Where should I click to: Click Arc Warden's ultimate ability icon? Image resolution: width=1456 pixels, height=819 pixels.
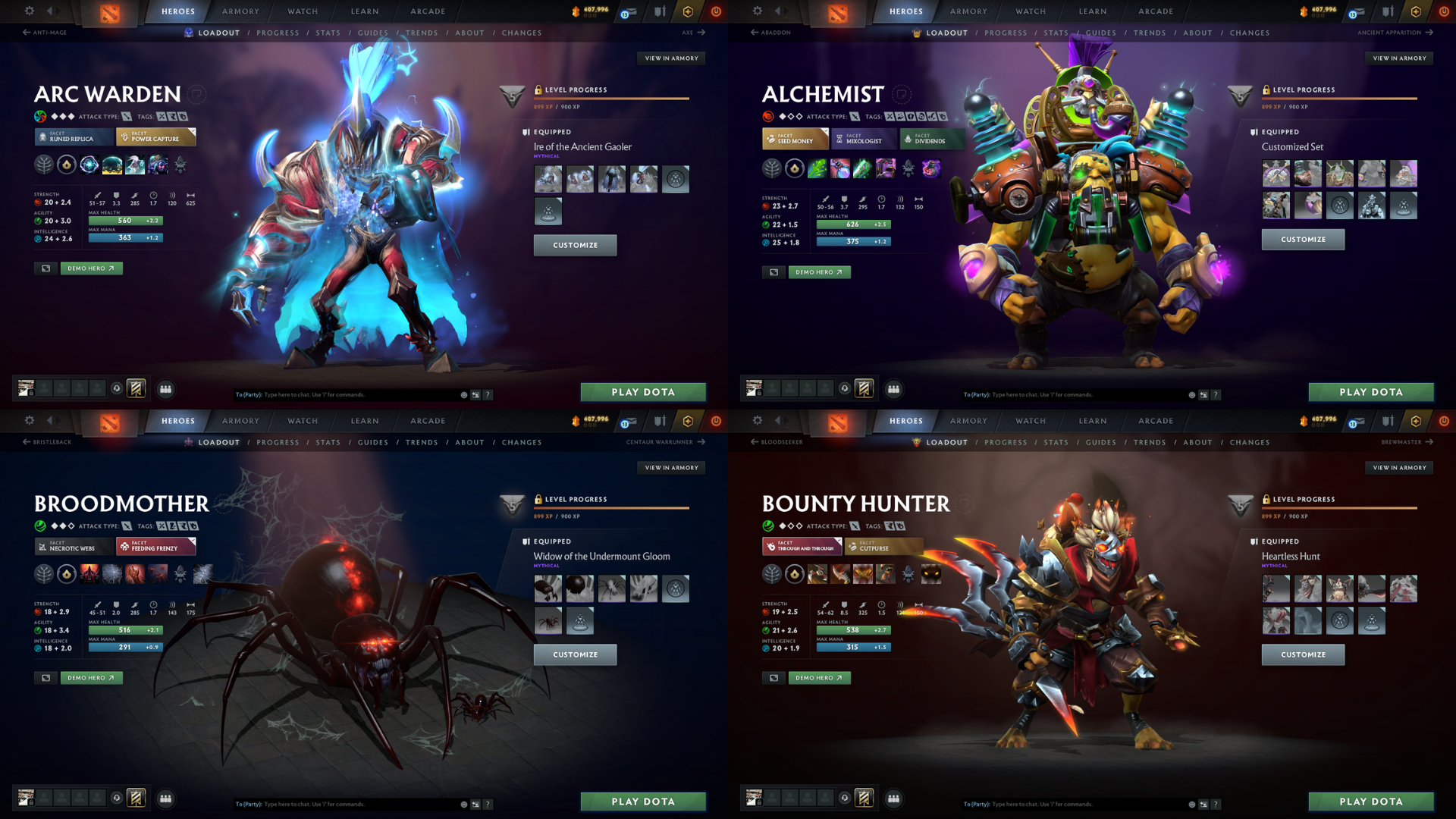click(158, 164)
